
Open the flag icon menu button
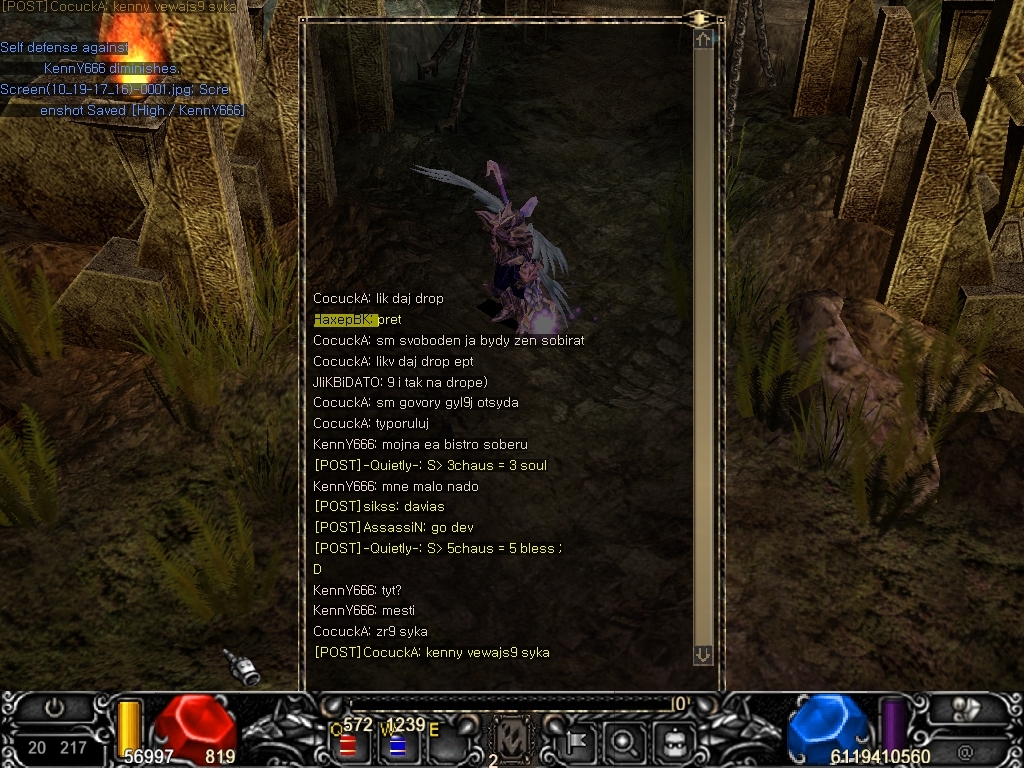(578, 742)
